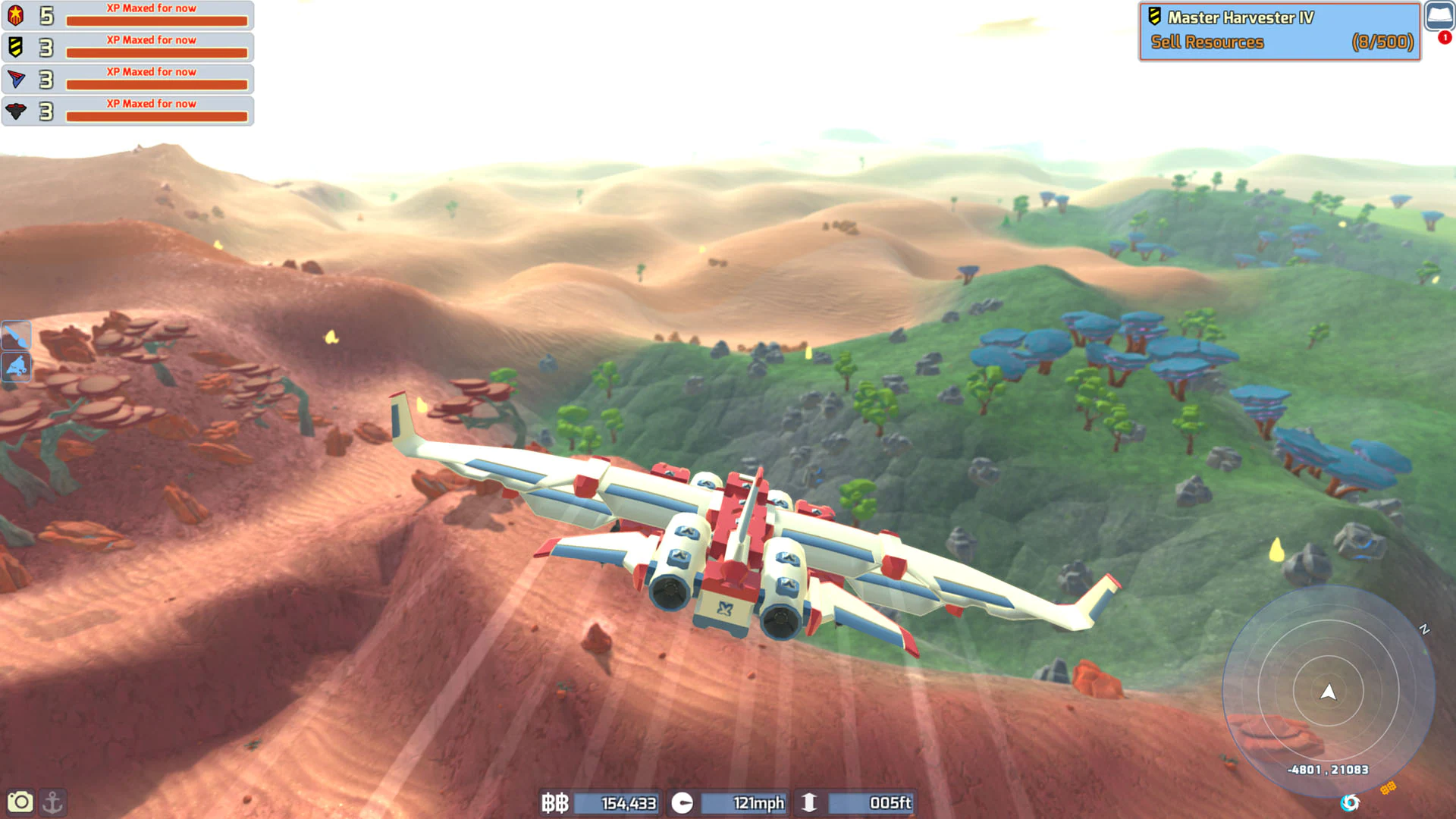Click the orange money marker on the compass

[x=1388, y=787]
